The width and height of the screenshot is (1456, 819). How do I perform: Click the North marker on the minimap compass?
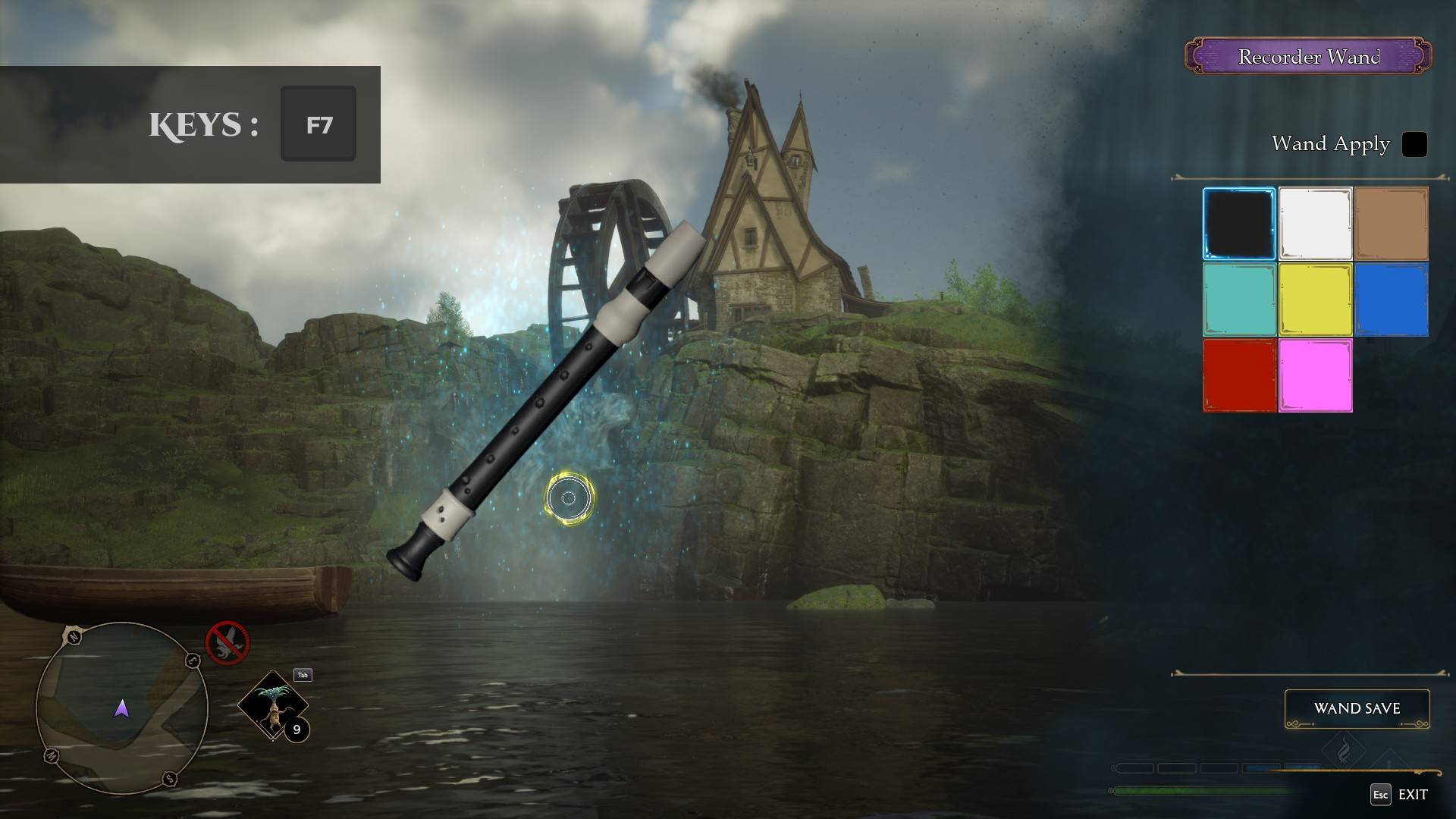(73, 637)
